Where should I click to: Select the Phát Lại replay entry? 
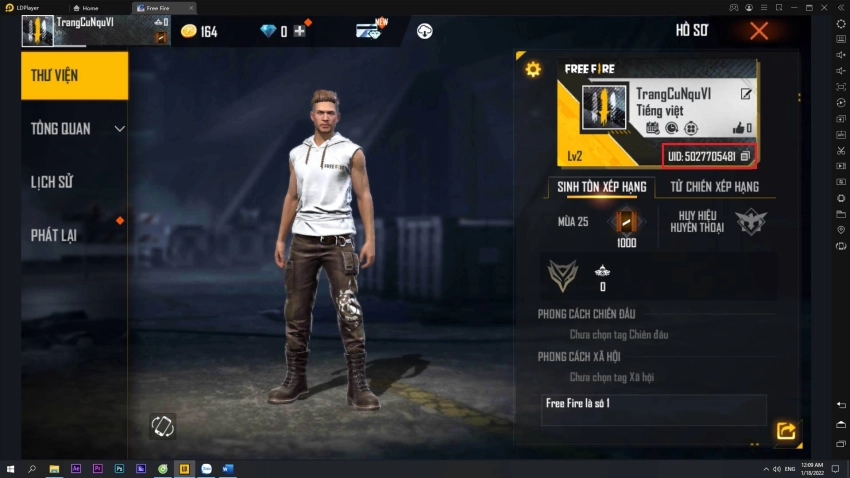55,235
